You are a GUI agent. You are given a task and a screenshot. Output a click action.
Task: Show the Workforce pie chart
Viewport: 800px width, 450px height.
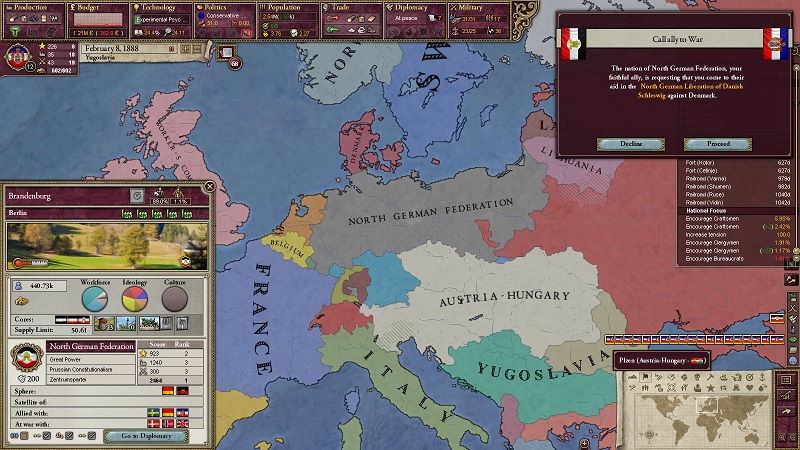click(95, 299)
